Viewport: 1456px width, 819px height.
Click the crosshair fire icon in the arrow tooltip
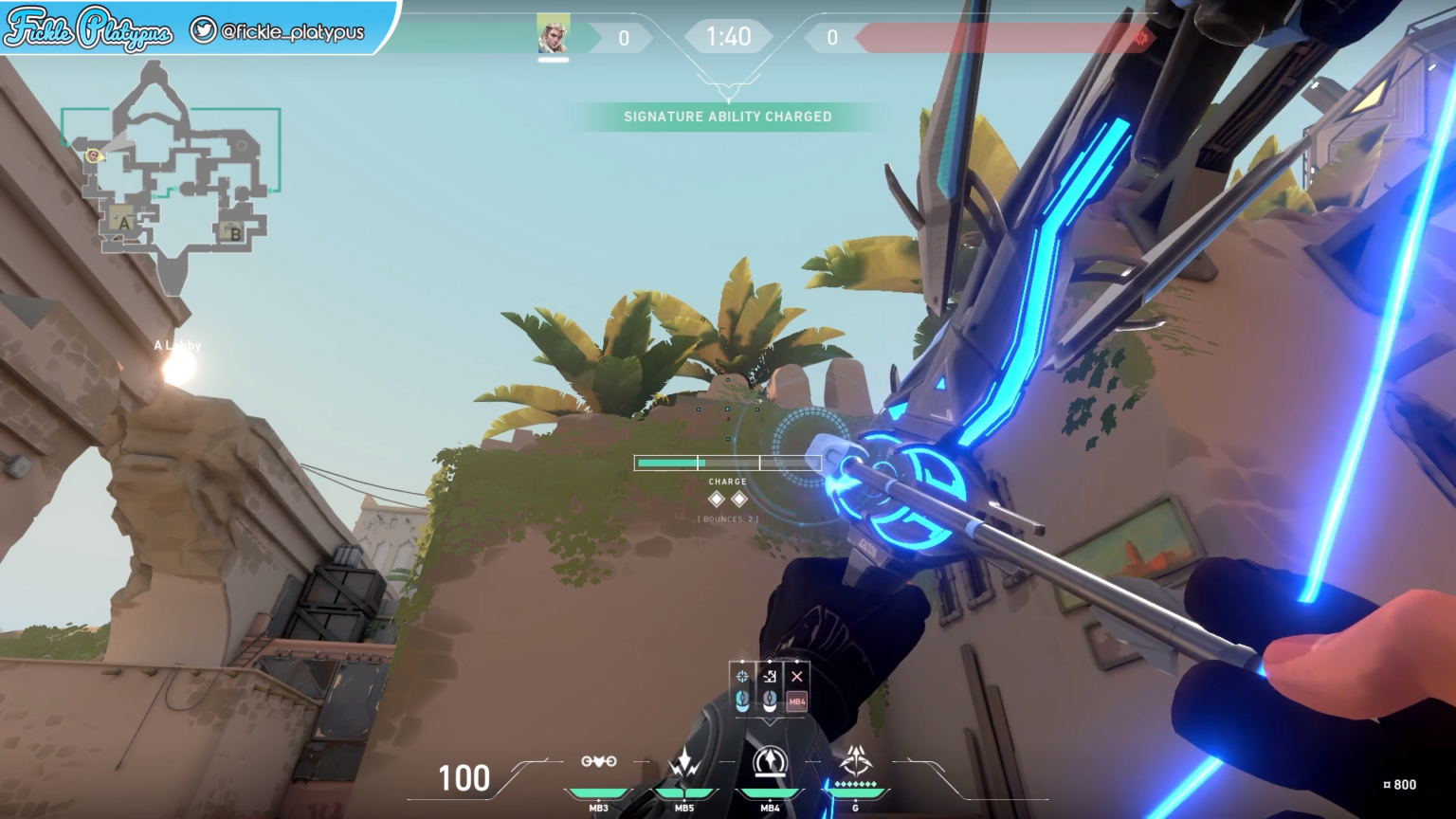pos(741,675)
